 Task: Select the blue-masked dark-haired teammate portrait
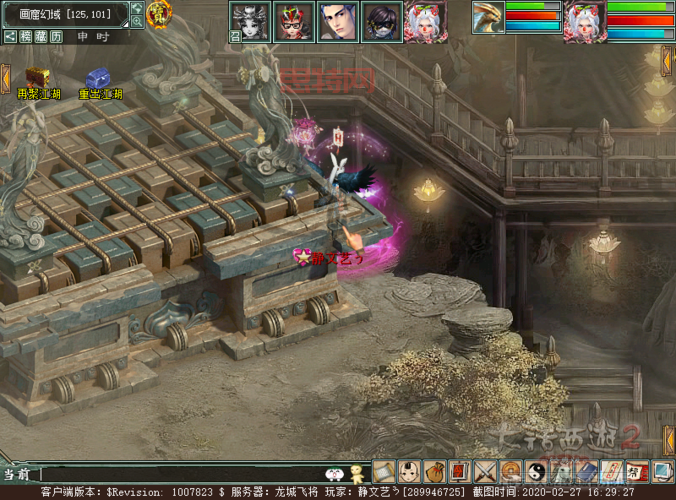(381, 21)
